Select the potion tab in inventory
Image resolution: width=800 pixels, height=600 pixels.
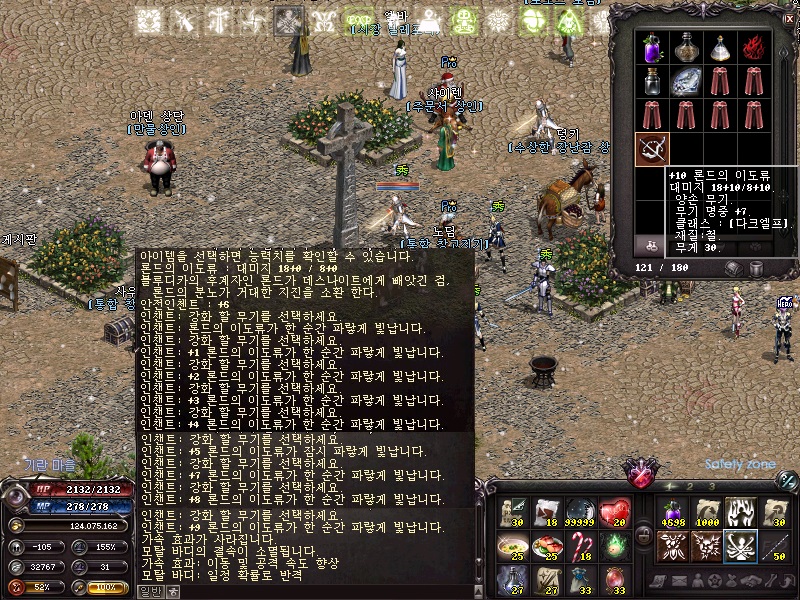650,243
